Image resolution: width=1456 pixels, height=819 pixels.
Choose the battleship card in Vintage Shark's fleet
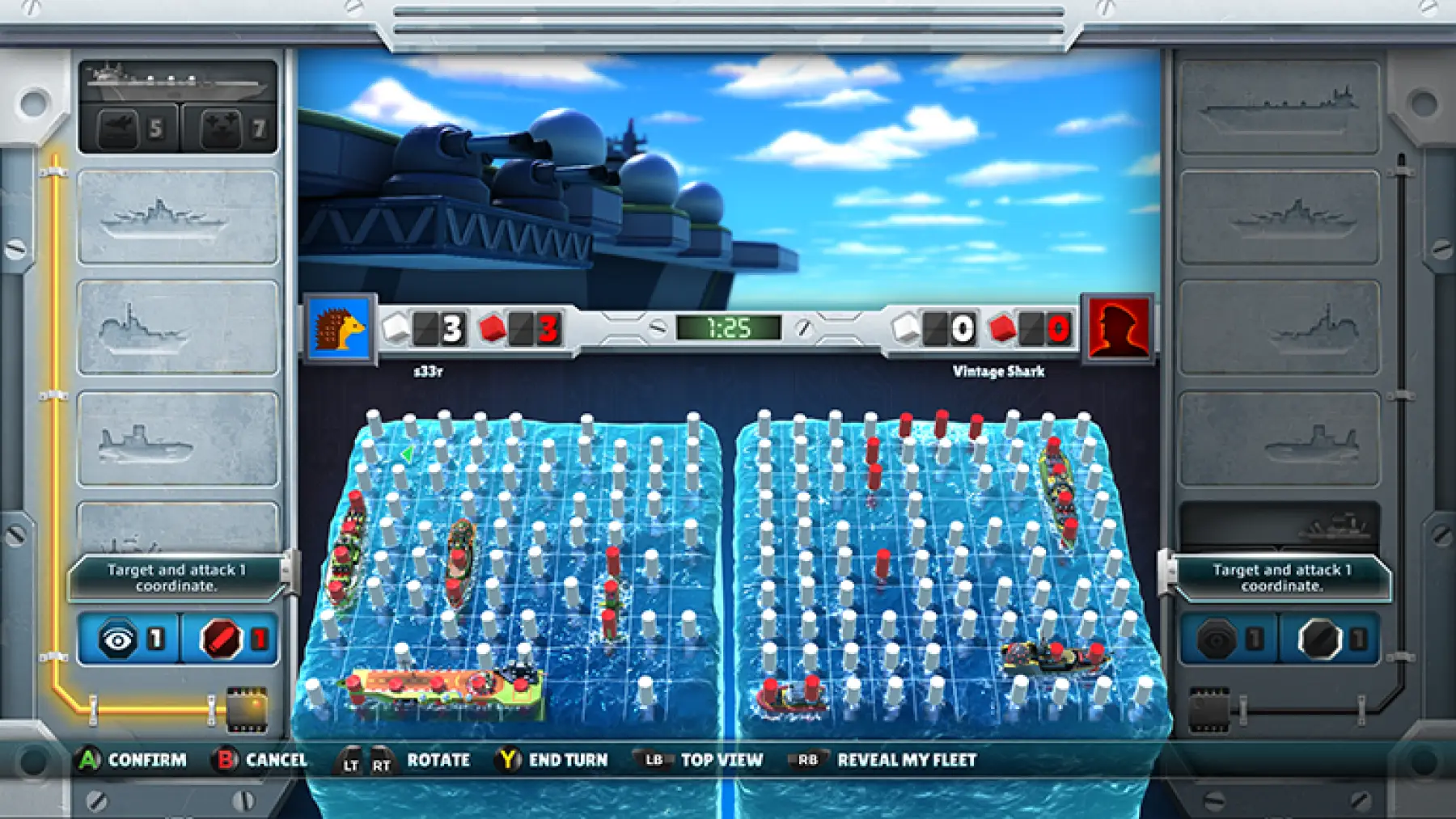coord(1279,217)
